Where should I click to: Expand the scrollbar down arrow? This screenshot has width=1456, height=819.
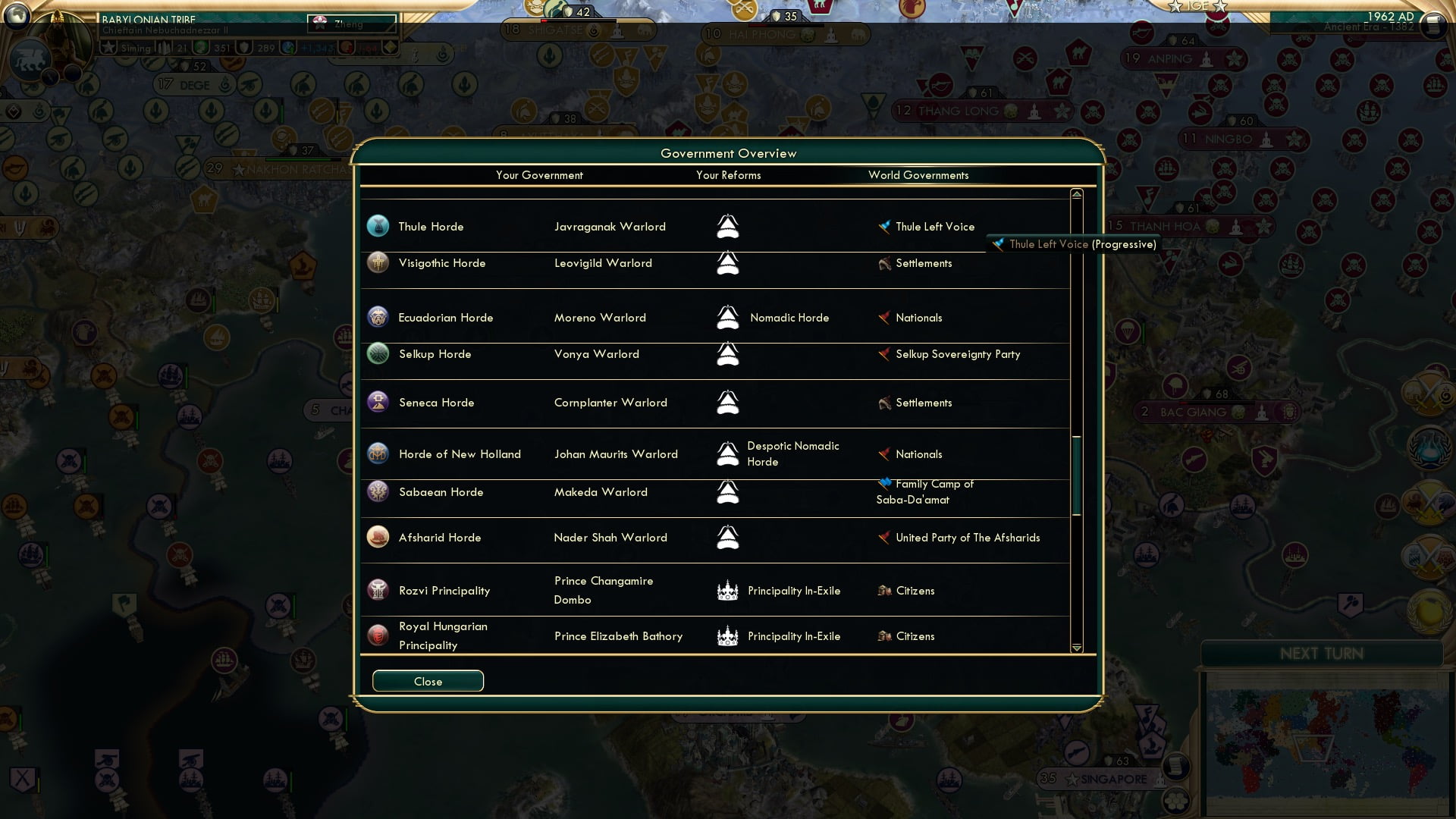pyautogui.click(x=1075, y=648)
